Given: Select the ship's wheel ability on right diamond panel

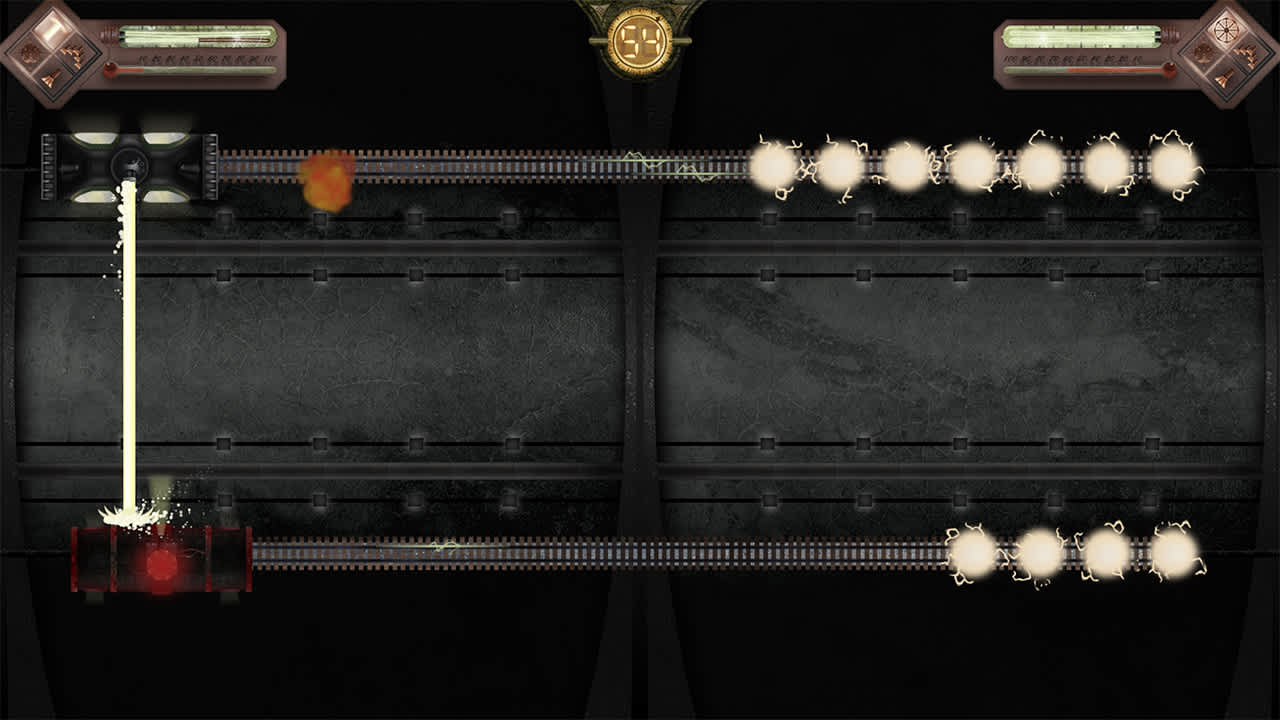Looking at the screenshot, I should (1226, 29).
